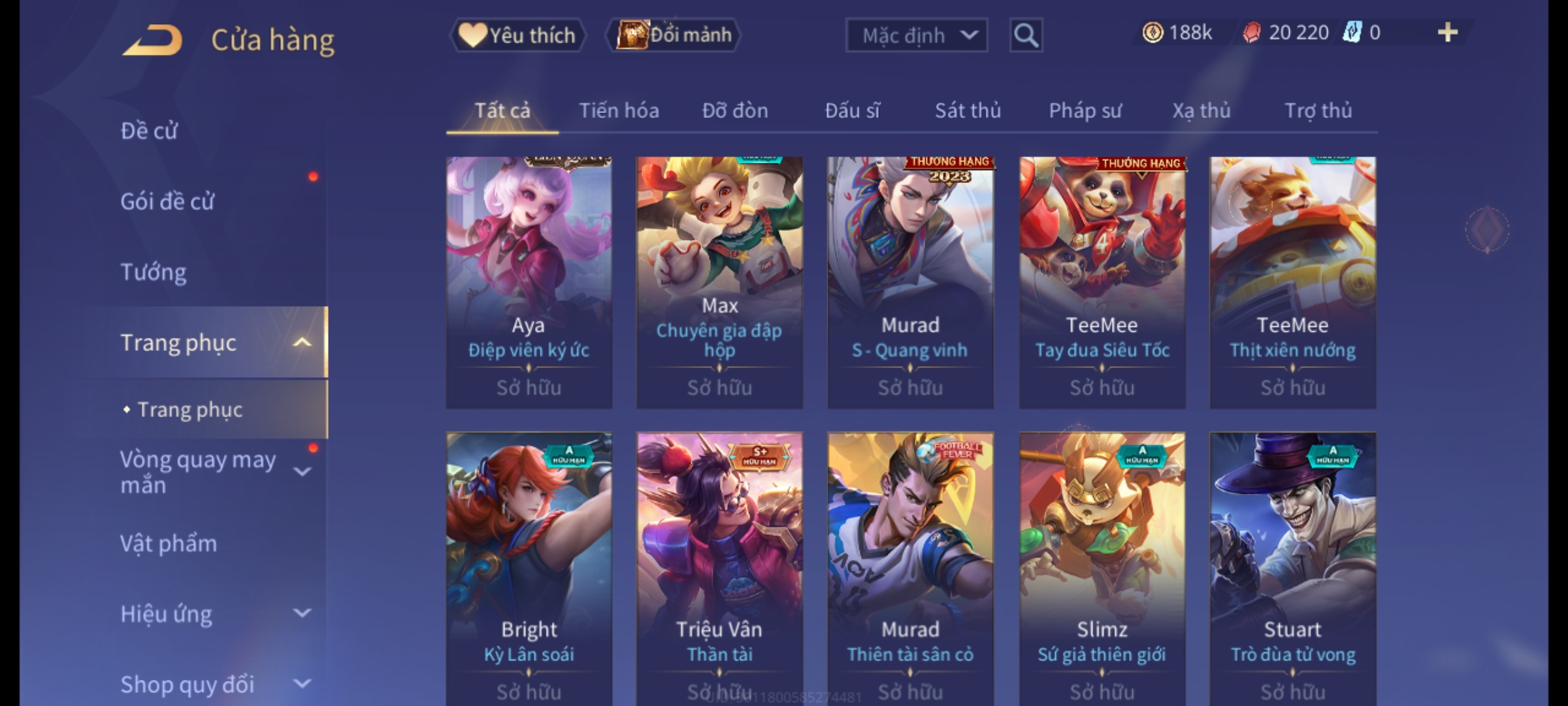Viewport: 1568px width, 706px height.
Task: Expand Vòng quay may mắn menu
Action: point(209,472)
